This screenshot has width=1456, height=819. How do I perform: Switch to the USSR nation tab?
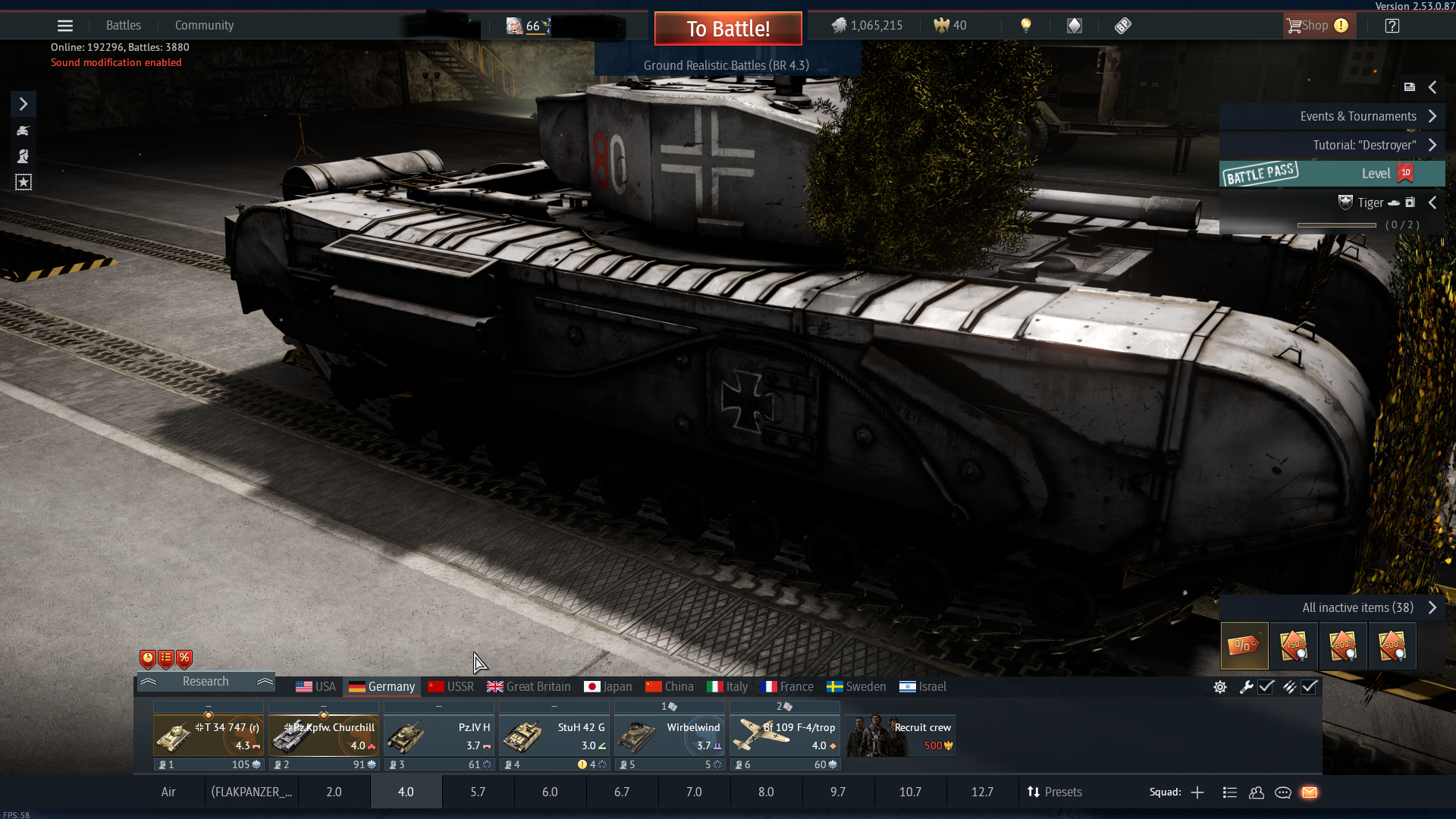click(x=451, y=686)
